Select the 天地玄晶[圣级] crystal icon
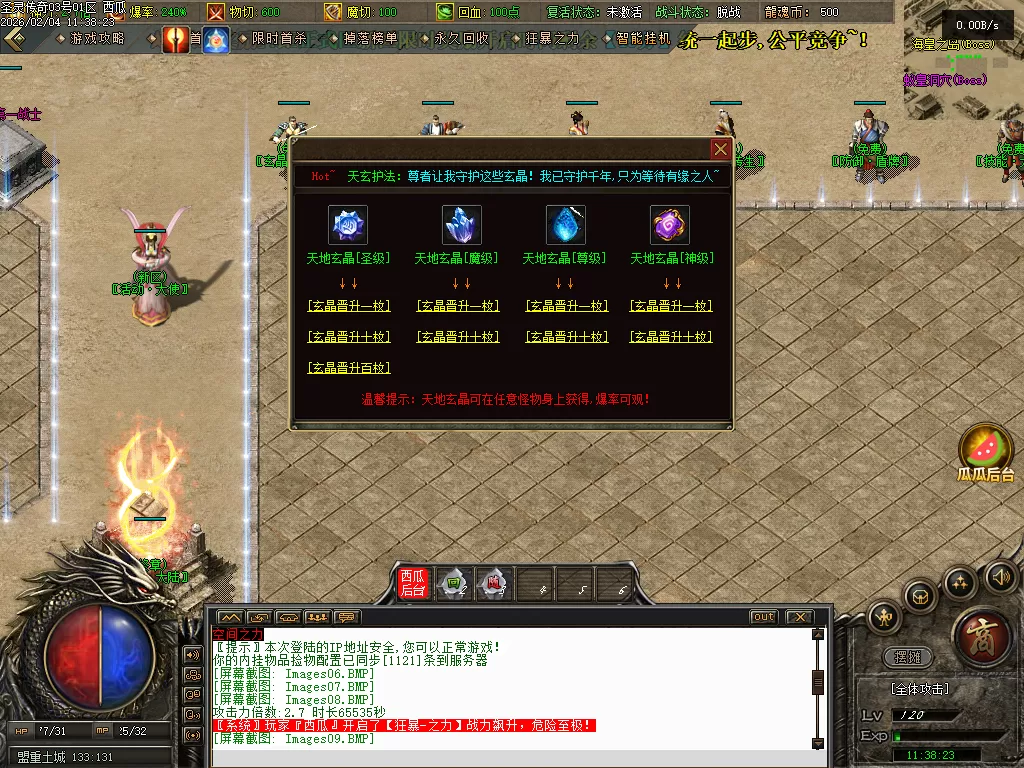 [x=348, y=225]
